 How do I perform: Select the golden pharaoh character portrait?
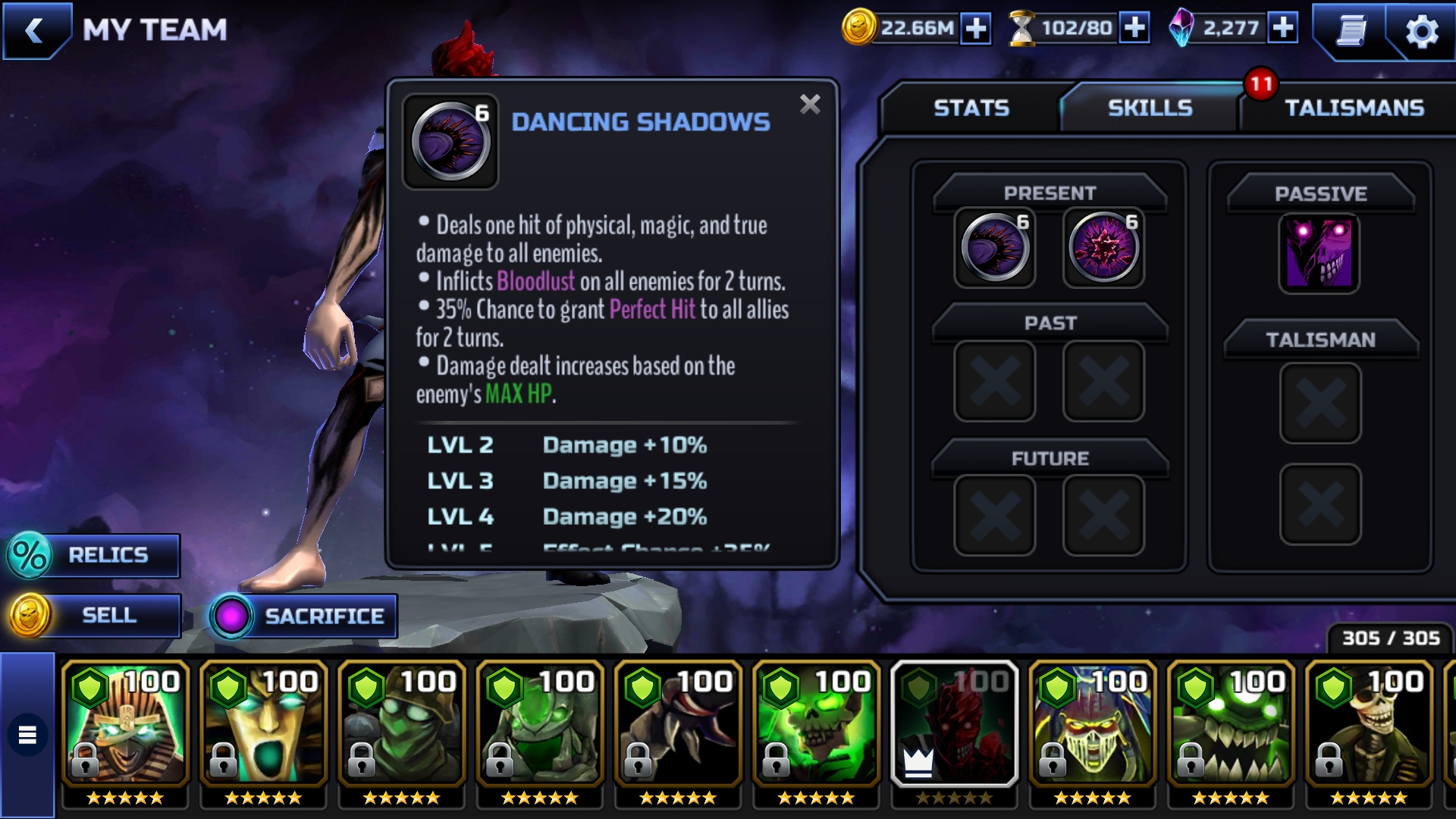(x=125, y=724)
